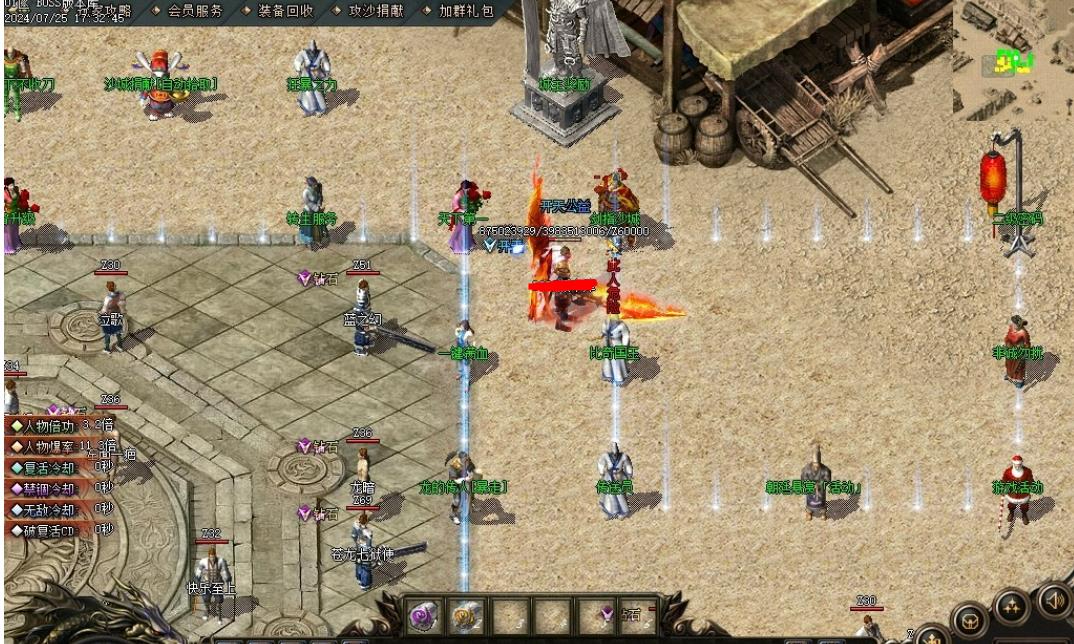Use the golden swirl stone hotbar slot
The image size is (1074, 644).
pos(465,614)
